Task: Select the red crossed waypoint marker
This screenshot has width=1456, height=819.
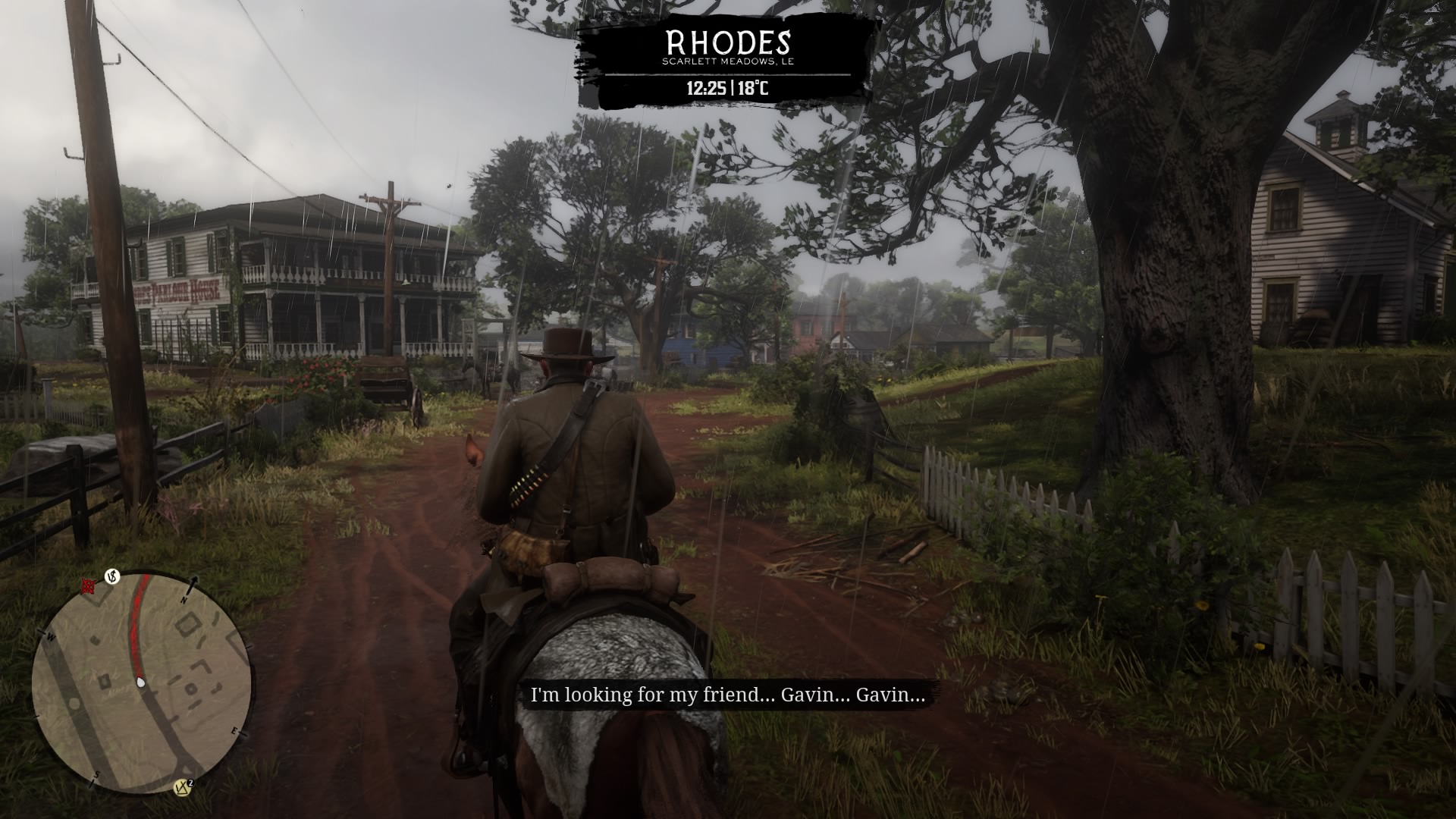Action: pyautogui.click(x=88, y=585)
